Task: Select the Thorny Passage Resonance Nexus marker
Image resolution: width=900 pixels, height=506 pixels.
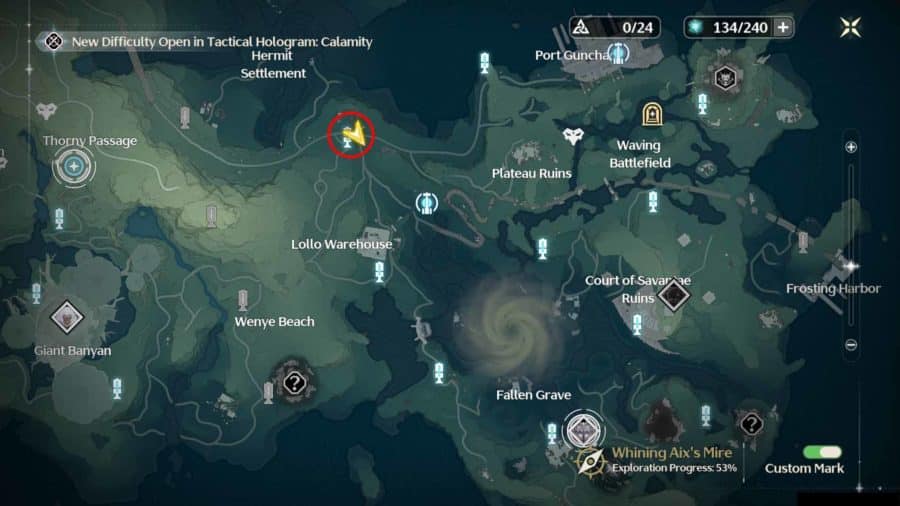Action: [x=73, y=165]
